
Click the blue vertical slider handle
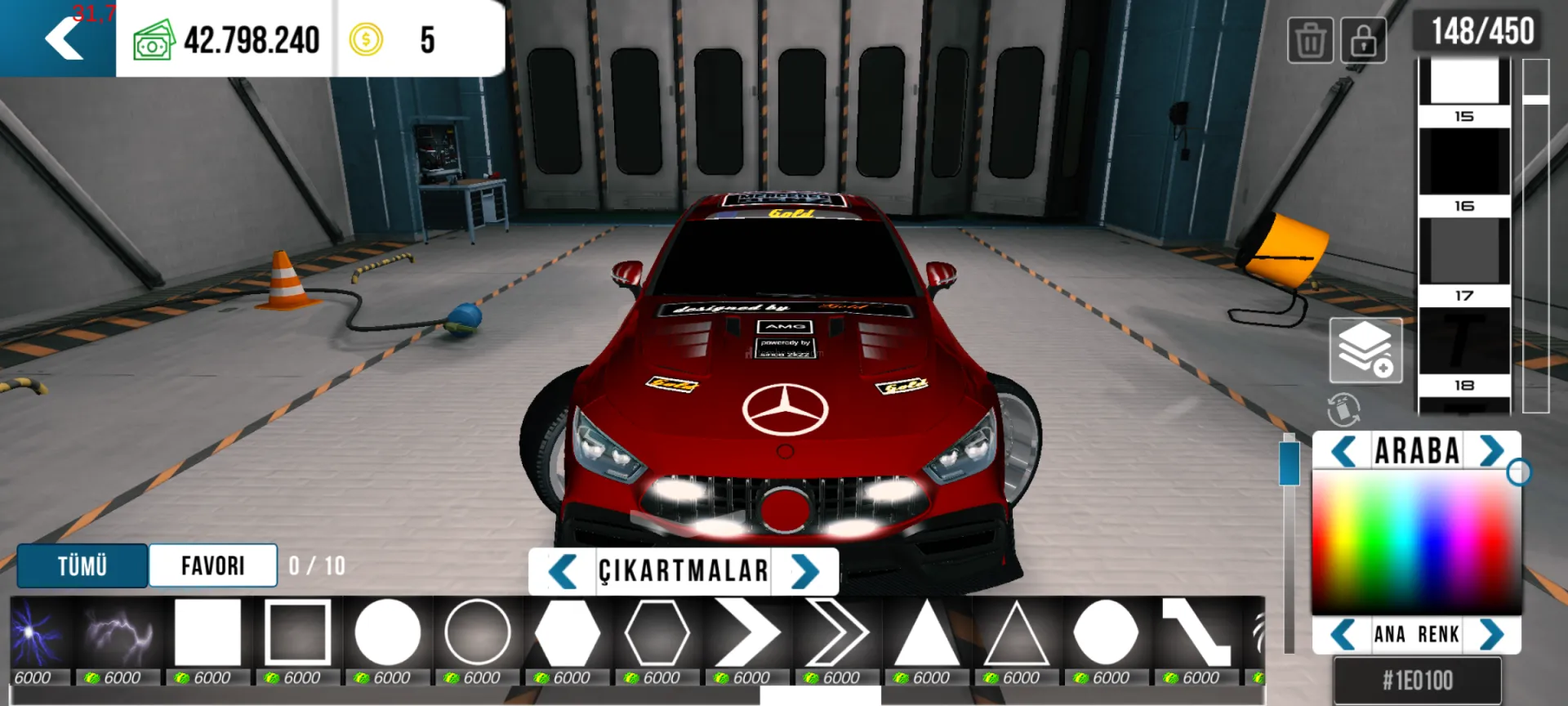tap(1289, 462)
